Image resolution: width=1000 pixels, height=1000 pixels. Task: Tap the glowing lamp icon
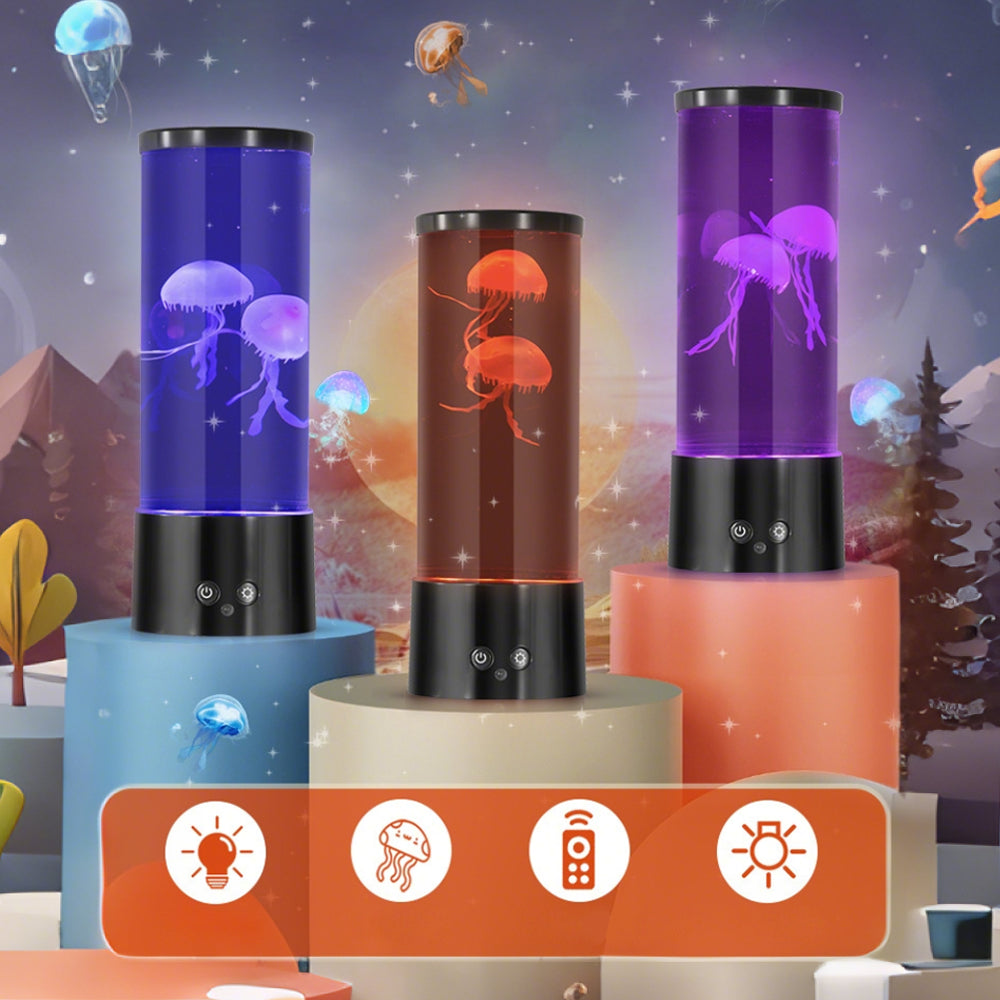767,851
